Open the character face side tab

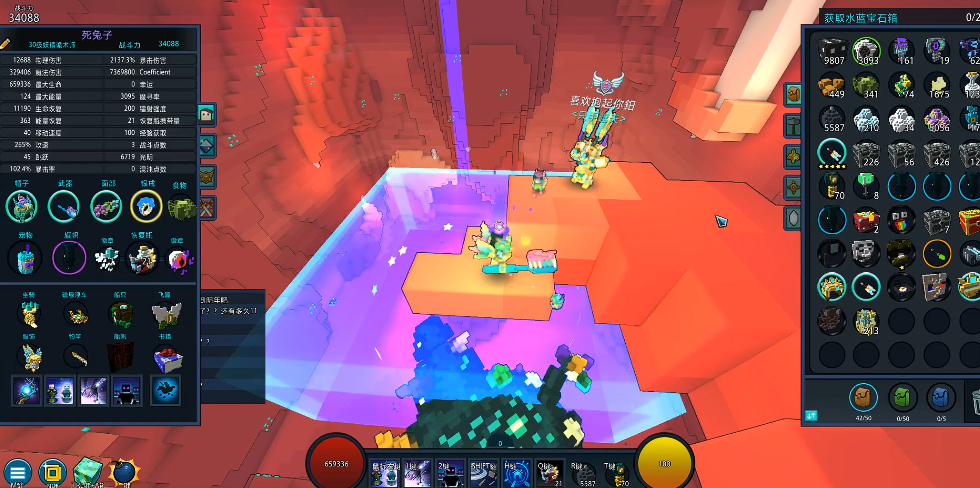tap(207, 115)
